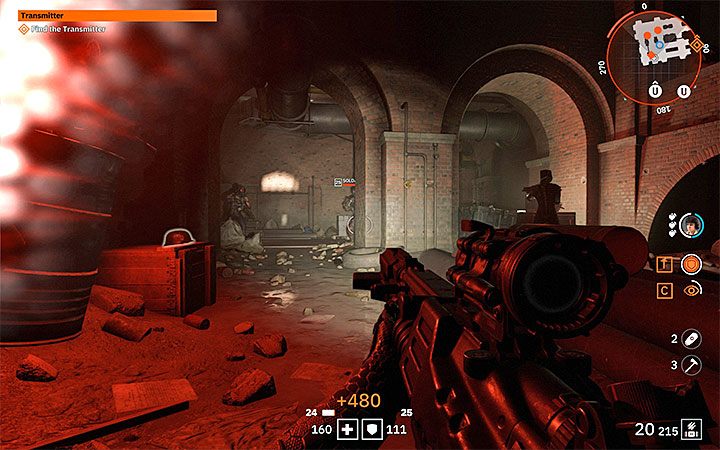Click the orange diamond objective marker on minimap
720x450 pixels.
(x=696, y=45)
